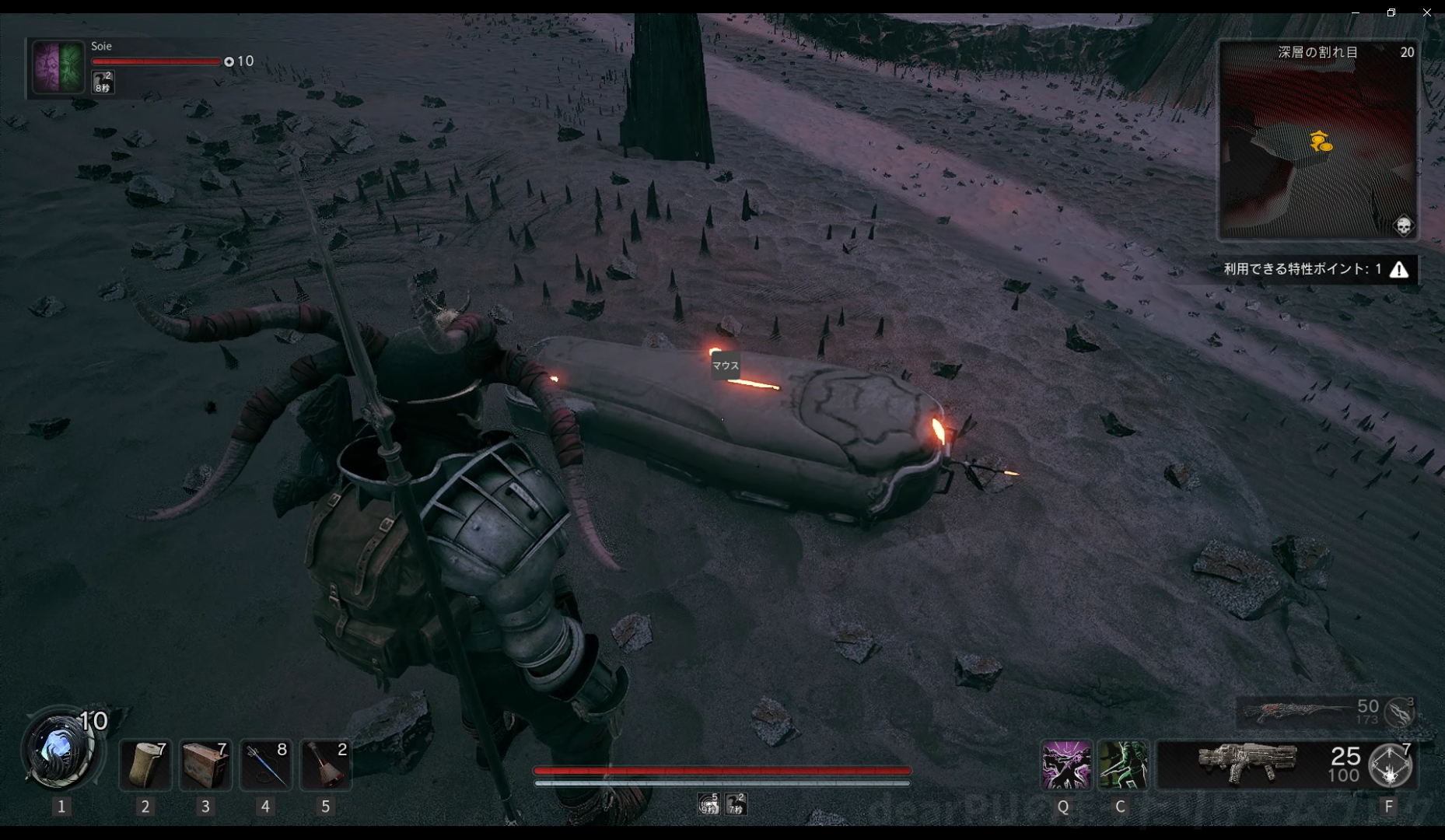The height and width of the screenshot is (840, 1445).
Task: Minimize the game window
Action: point(1355,12)
